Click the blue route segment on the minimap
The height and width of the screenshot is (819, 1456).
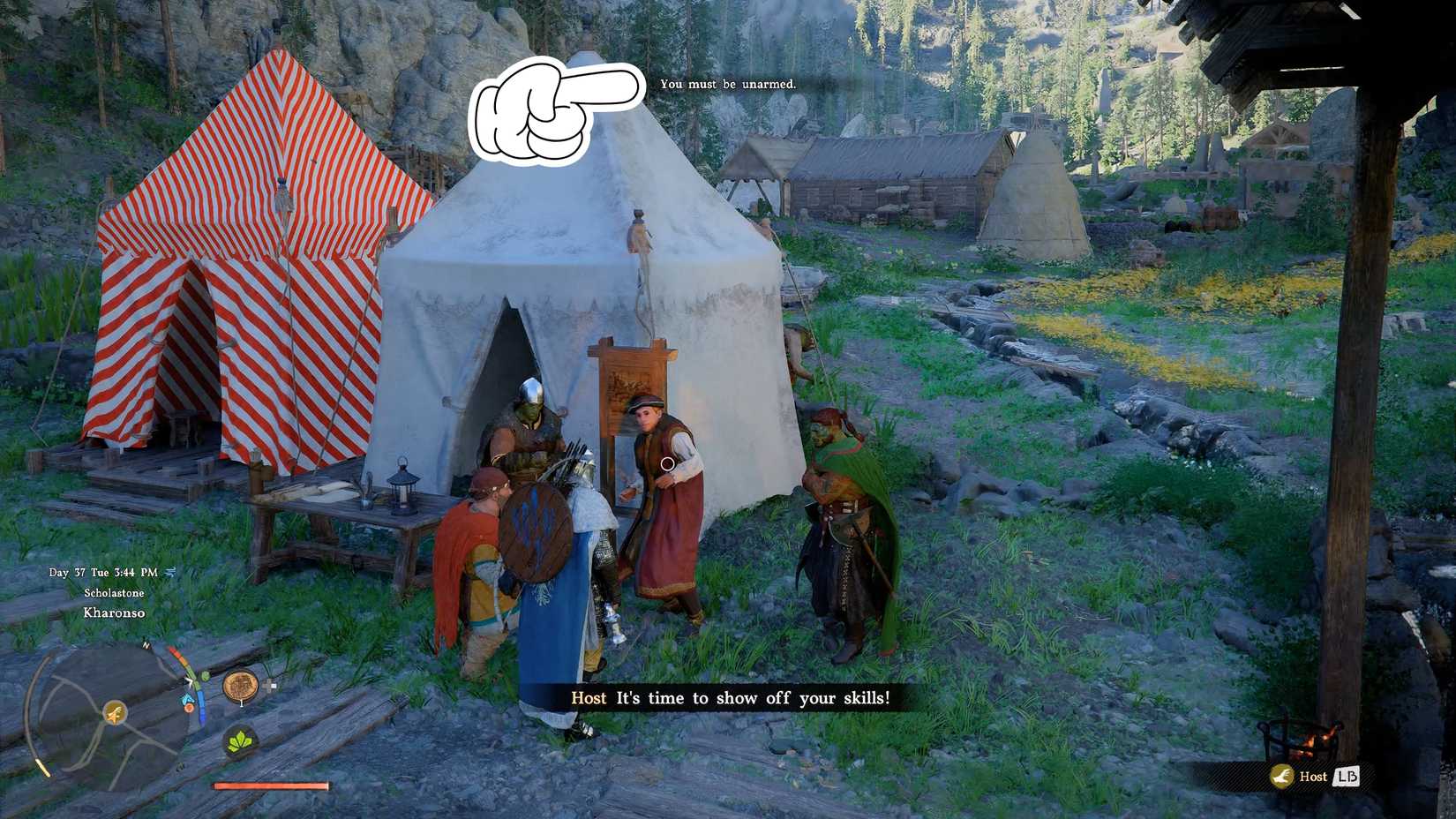(x=202, y=706)
